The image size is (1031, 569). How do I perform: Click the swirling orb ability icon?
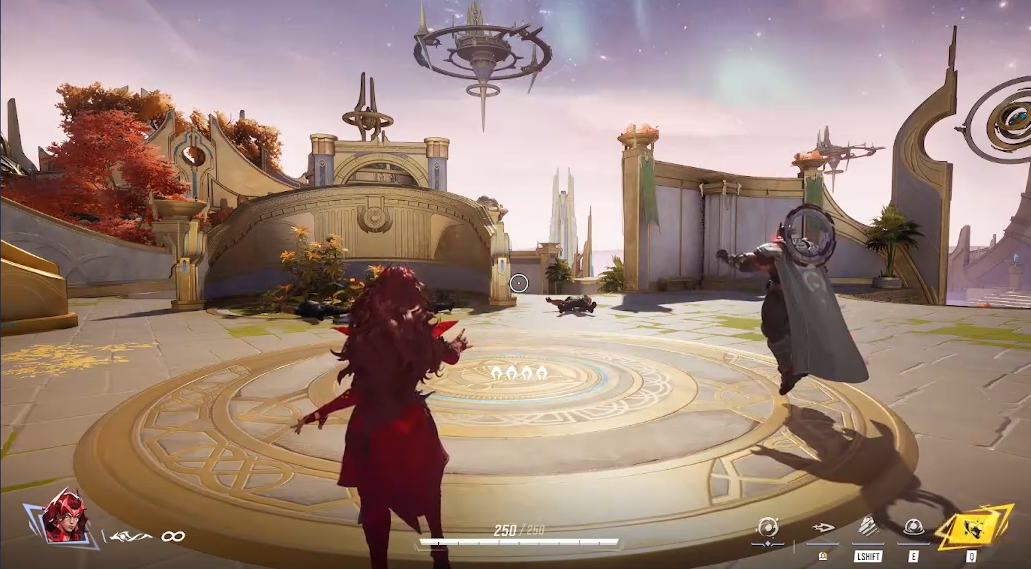pyautogui.click(x=768, y=527)
